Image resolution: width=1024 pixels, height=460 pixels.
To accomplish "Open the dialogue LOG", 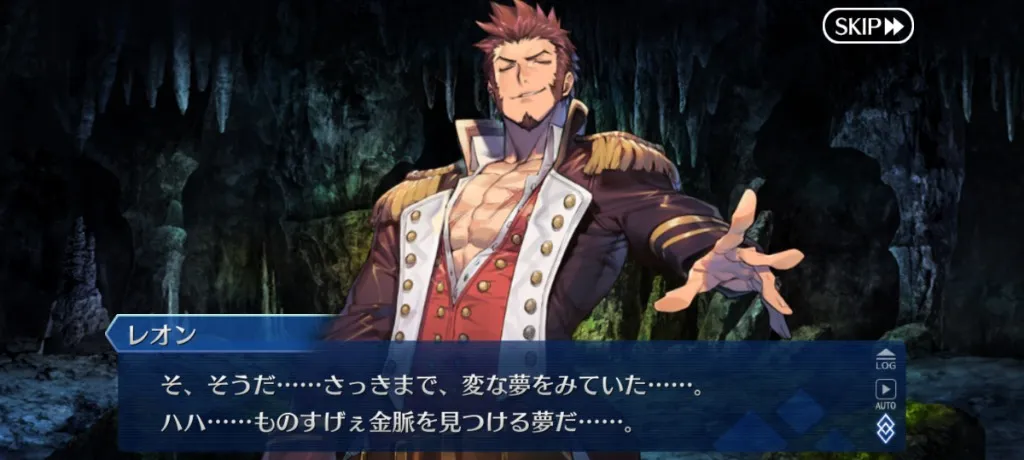I will click(885, 359).
